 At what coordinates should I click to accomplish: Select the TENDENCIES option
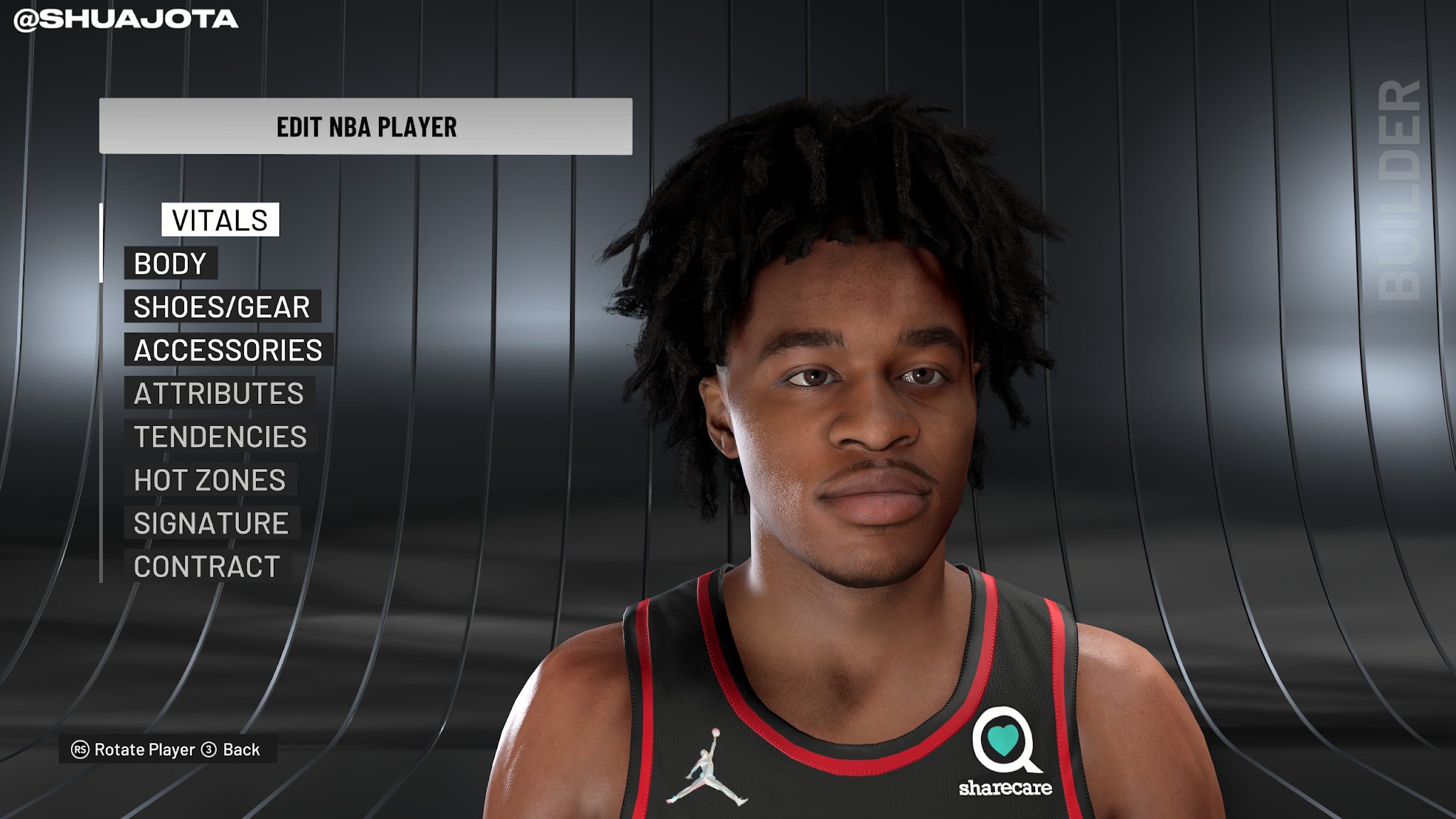(219, 437)
